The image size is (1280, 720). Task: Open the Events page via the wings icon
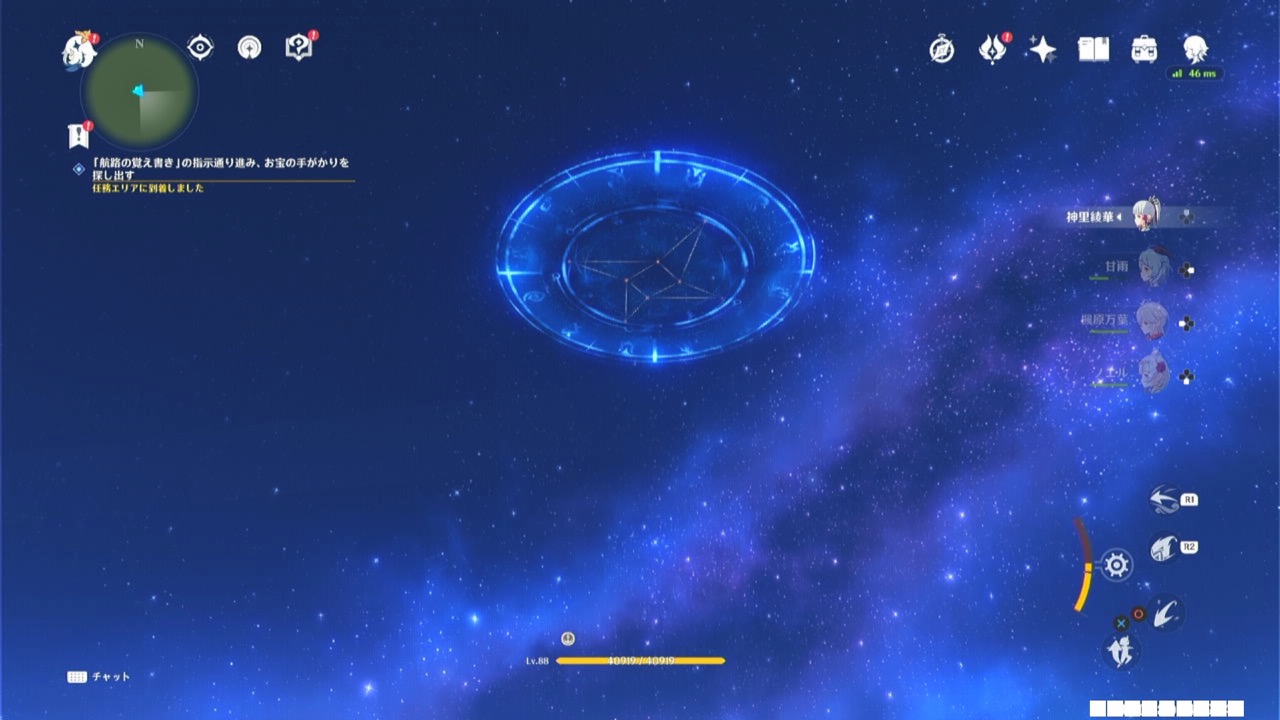pos(991,49)
